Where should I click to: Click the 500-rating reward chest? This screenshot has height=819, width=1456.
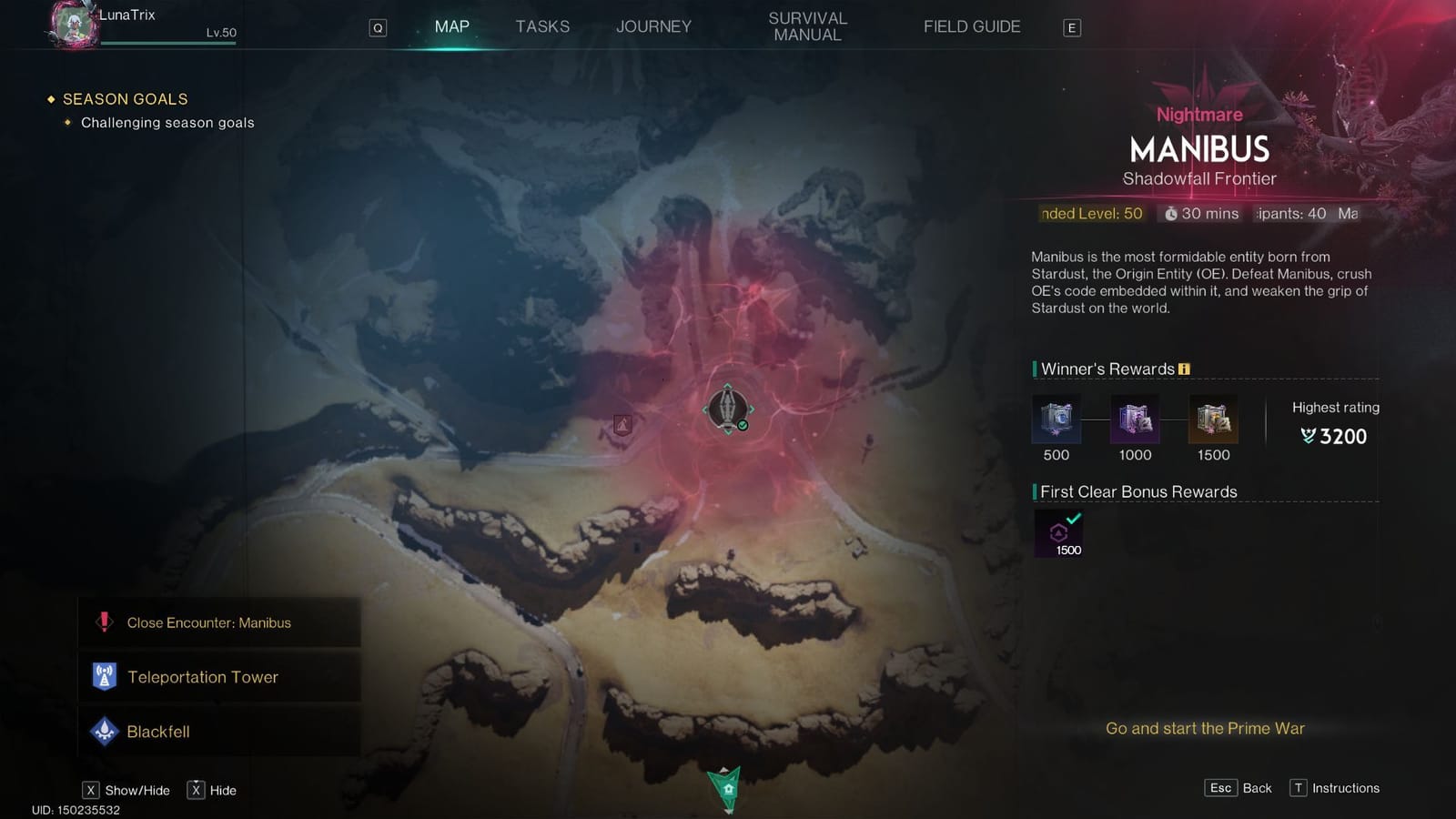(x=1055, y=419)
